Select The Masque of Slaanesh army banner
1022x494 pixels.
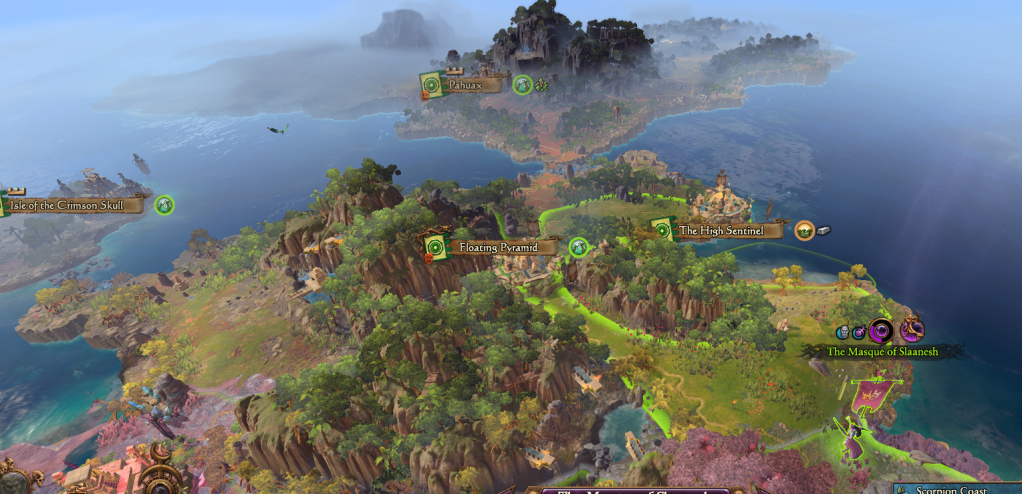[880, 351]
